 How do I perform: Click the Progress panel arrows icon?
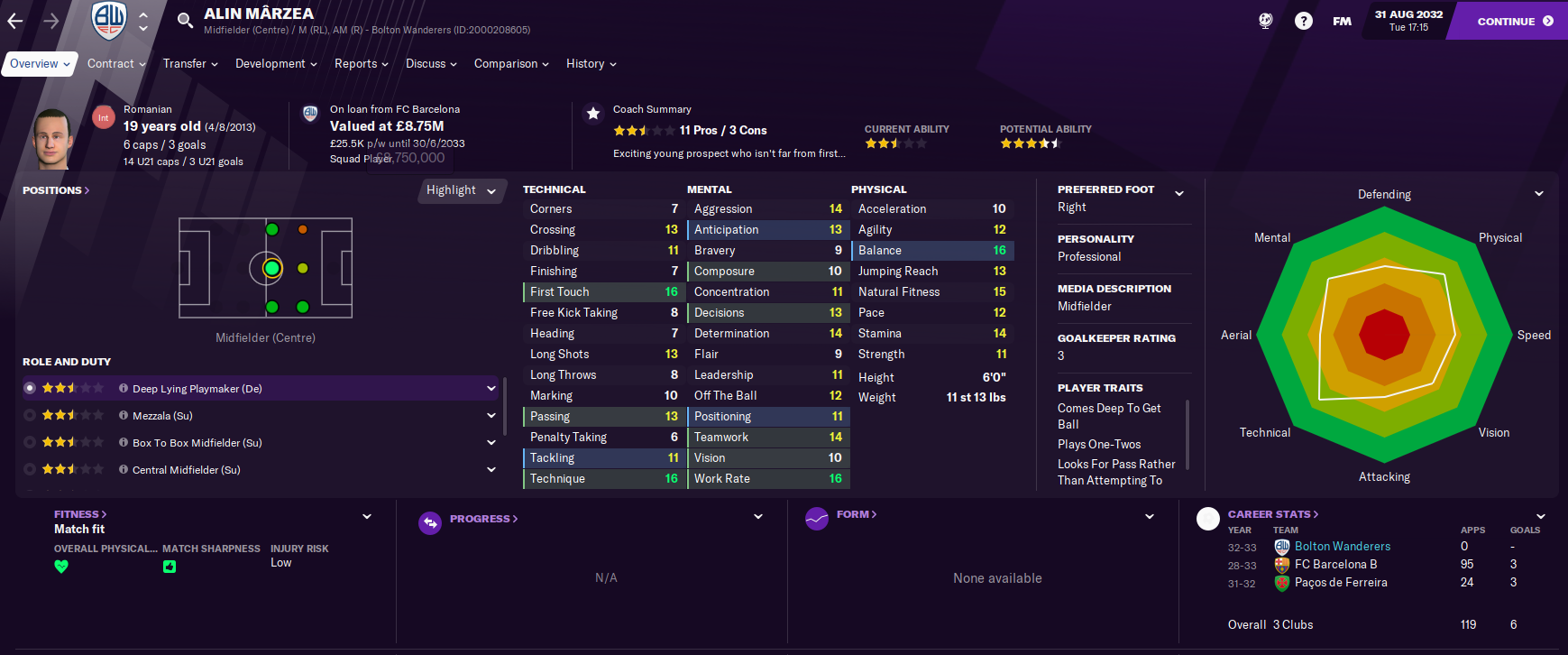pos(430,521)
